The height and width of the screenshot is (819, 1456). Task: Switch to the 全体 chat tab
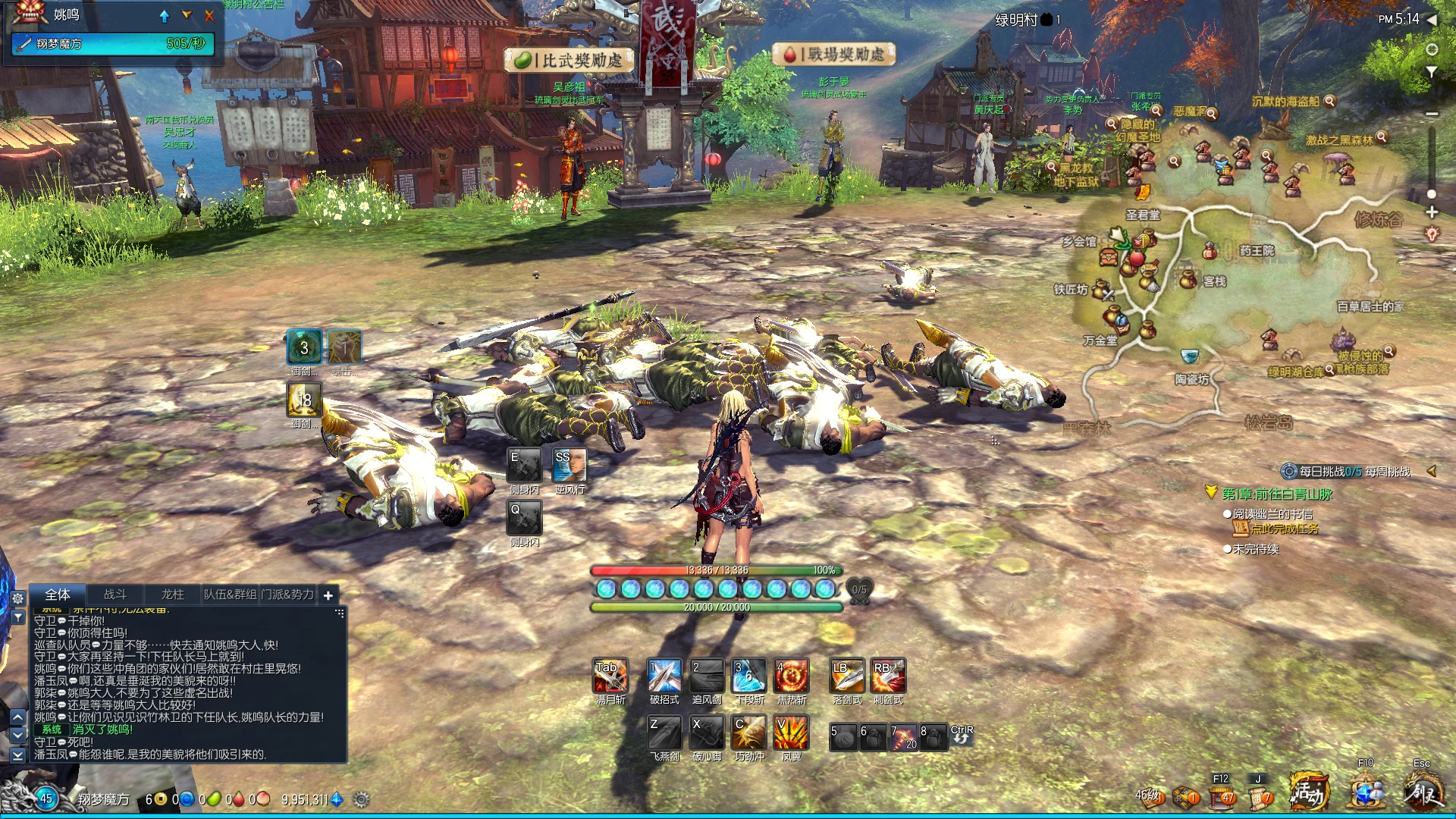(58, 595)
